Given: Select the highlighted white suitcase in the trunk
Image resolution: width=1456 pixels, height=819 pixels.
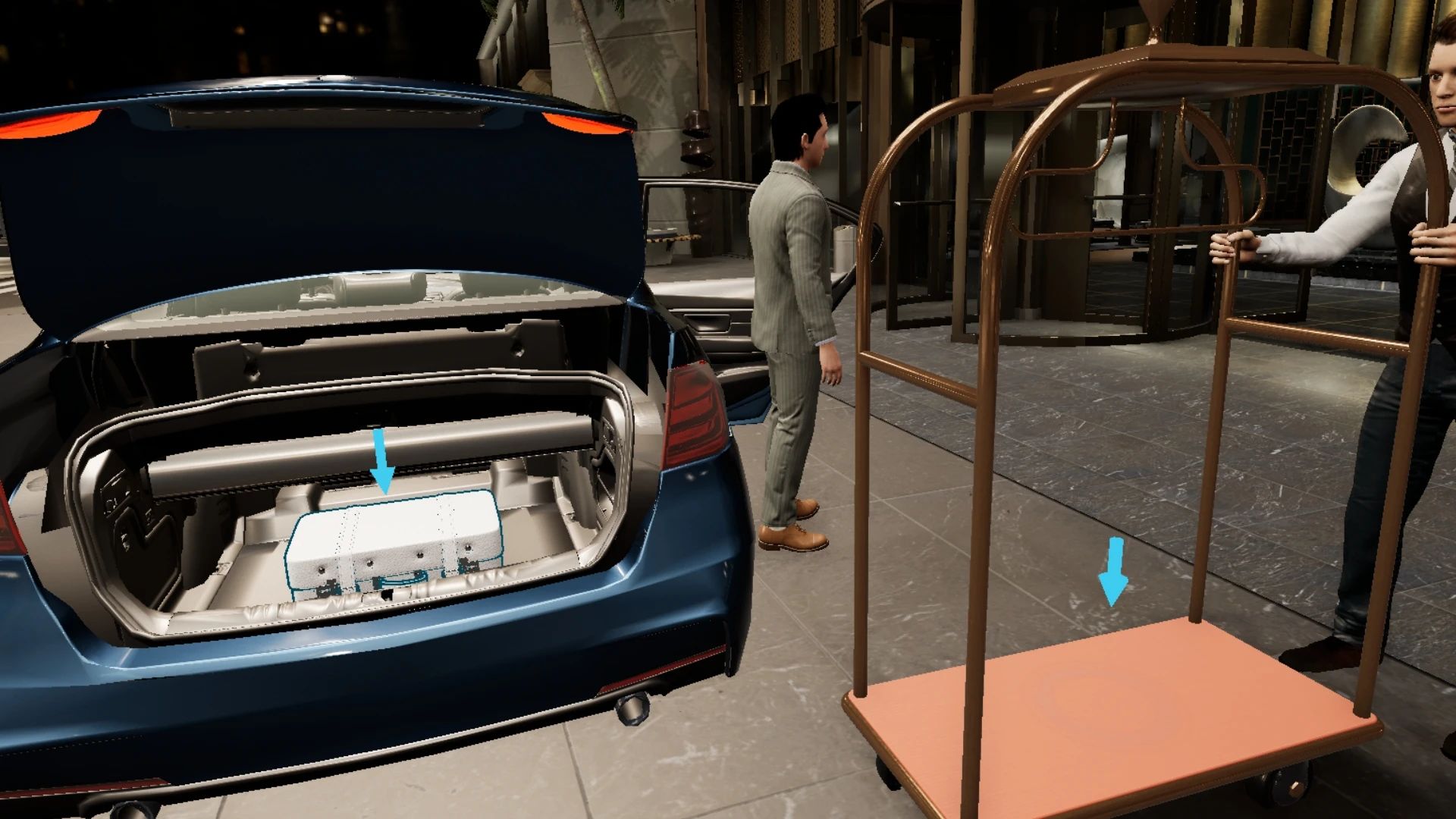Looking at the screenshot, I should [394, 542].
